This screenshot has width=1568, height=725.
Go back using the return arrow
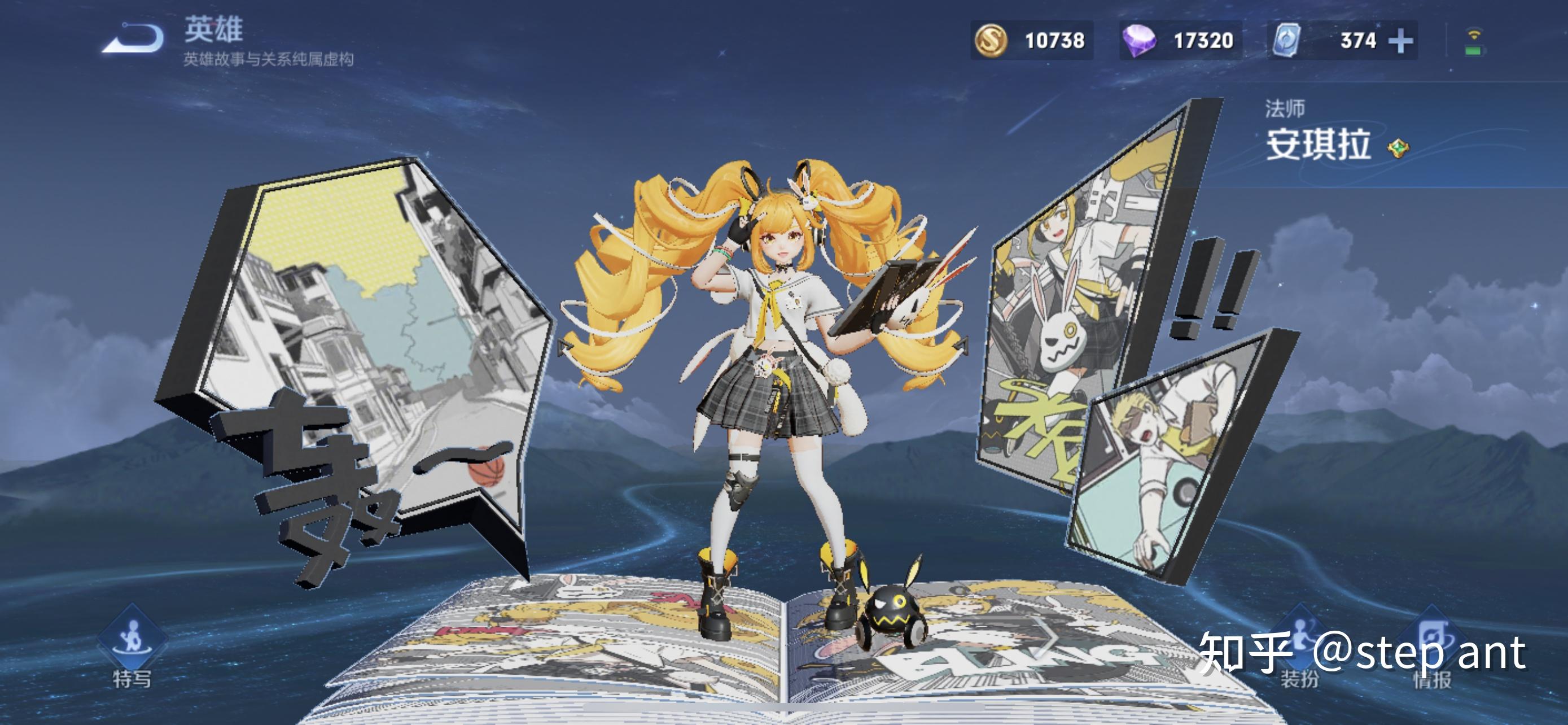pos(134,39)
